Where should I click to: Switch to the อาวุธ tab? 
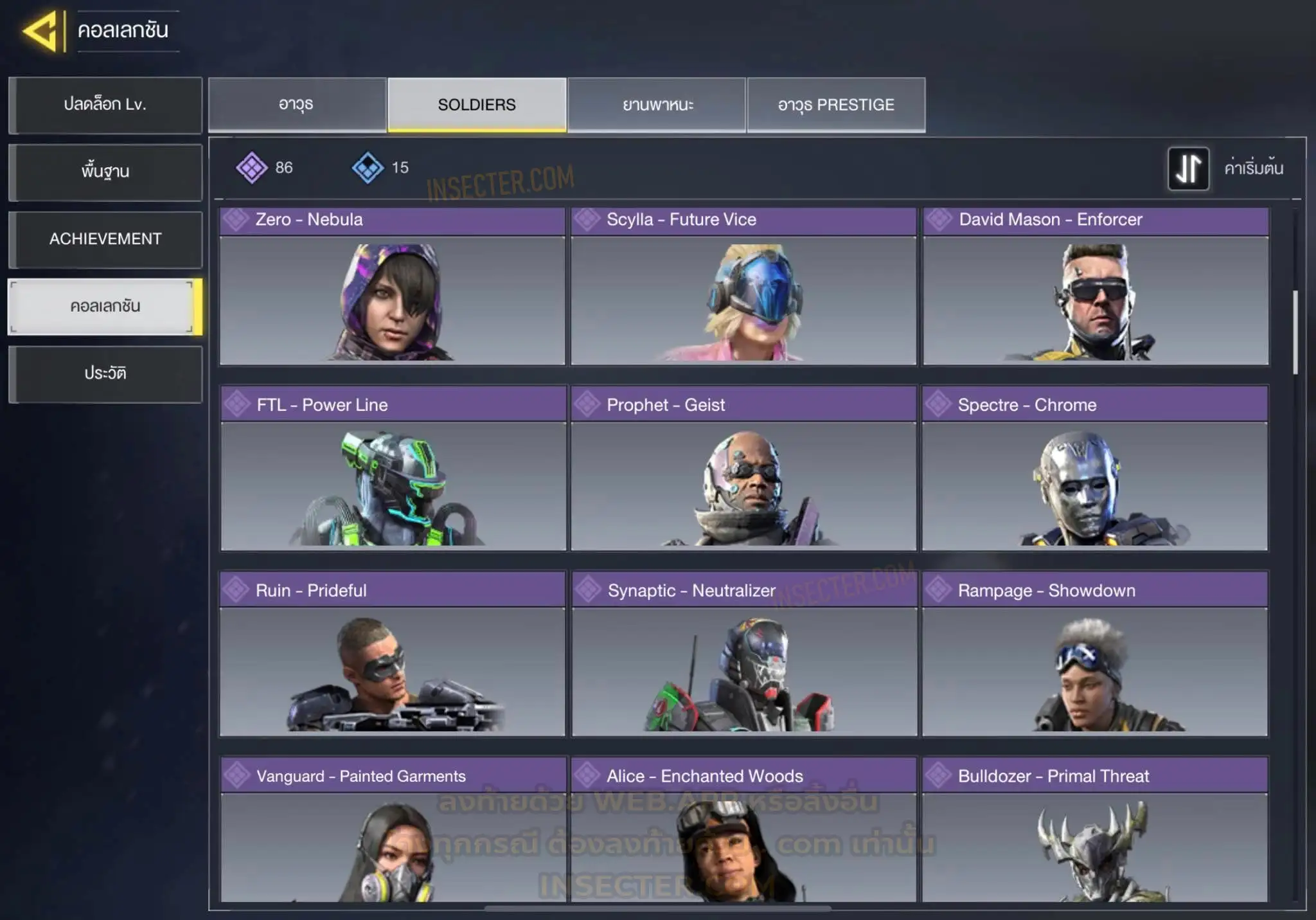(x=297, y=105)
